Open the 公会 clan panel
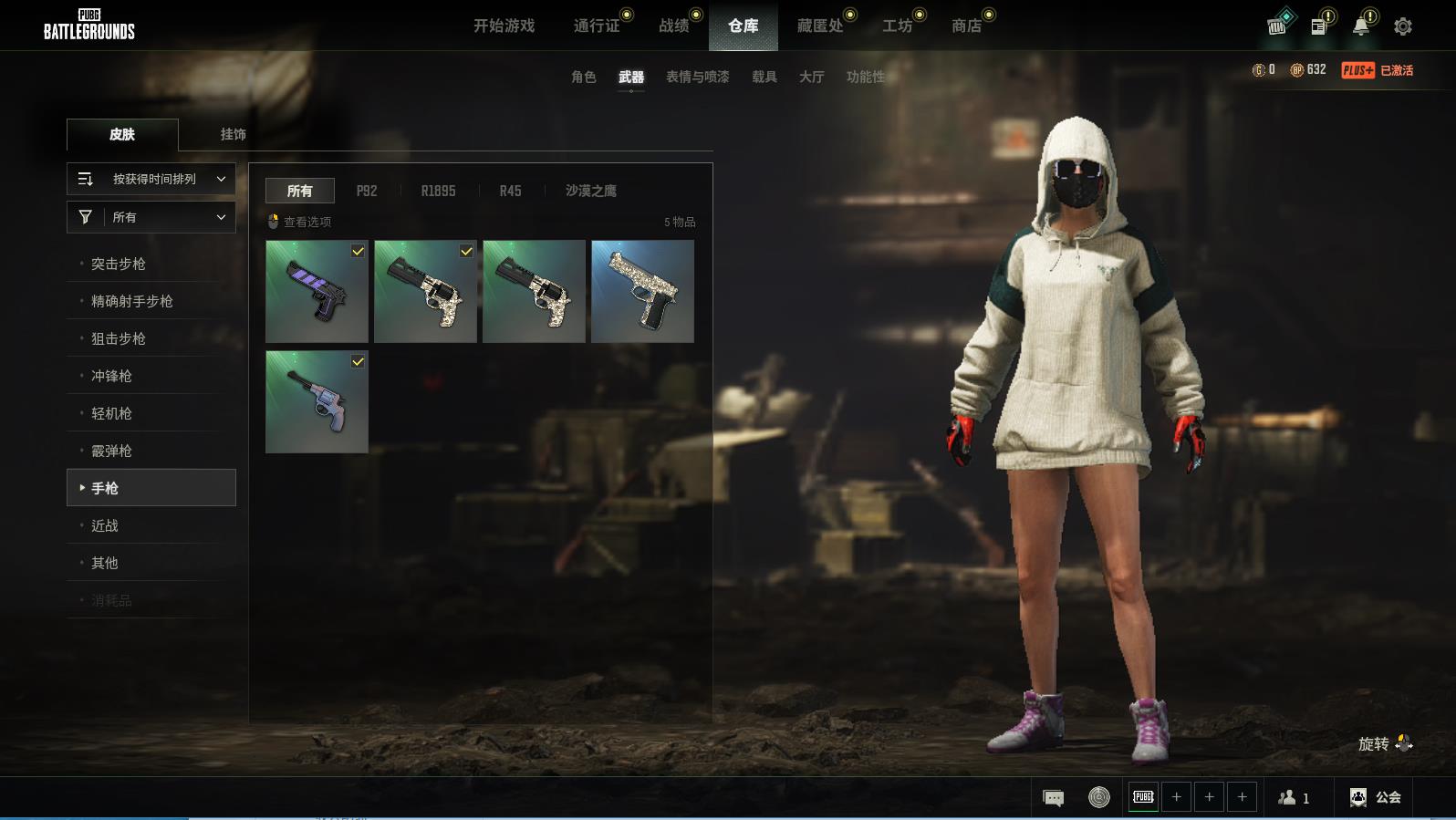This screenshot has height=820, width=1456. [1376, 797]
